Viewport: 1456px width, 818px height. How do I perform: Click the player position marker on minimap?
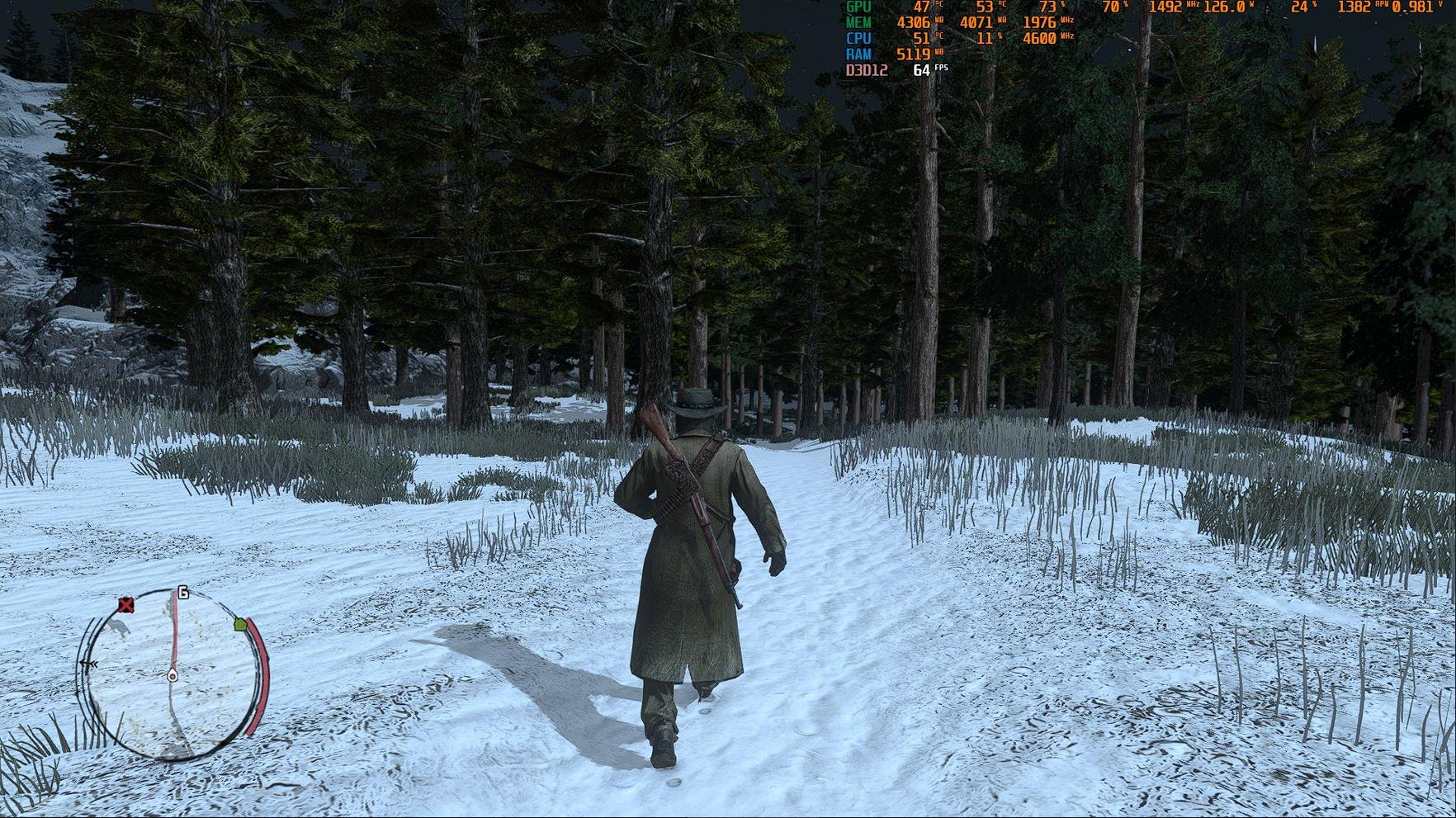(x=173, y=676)
